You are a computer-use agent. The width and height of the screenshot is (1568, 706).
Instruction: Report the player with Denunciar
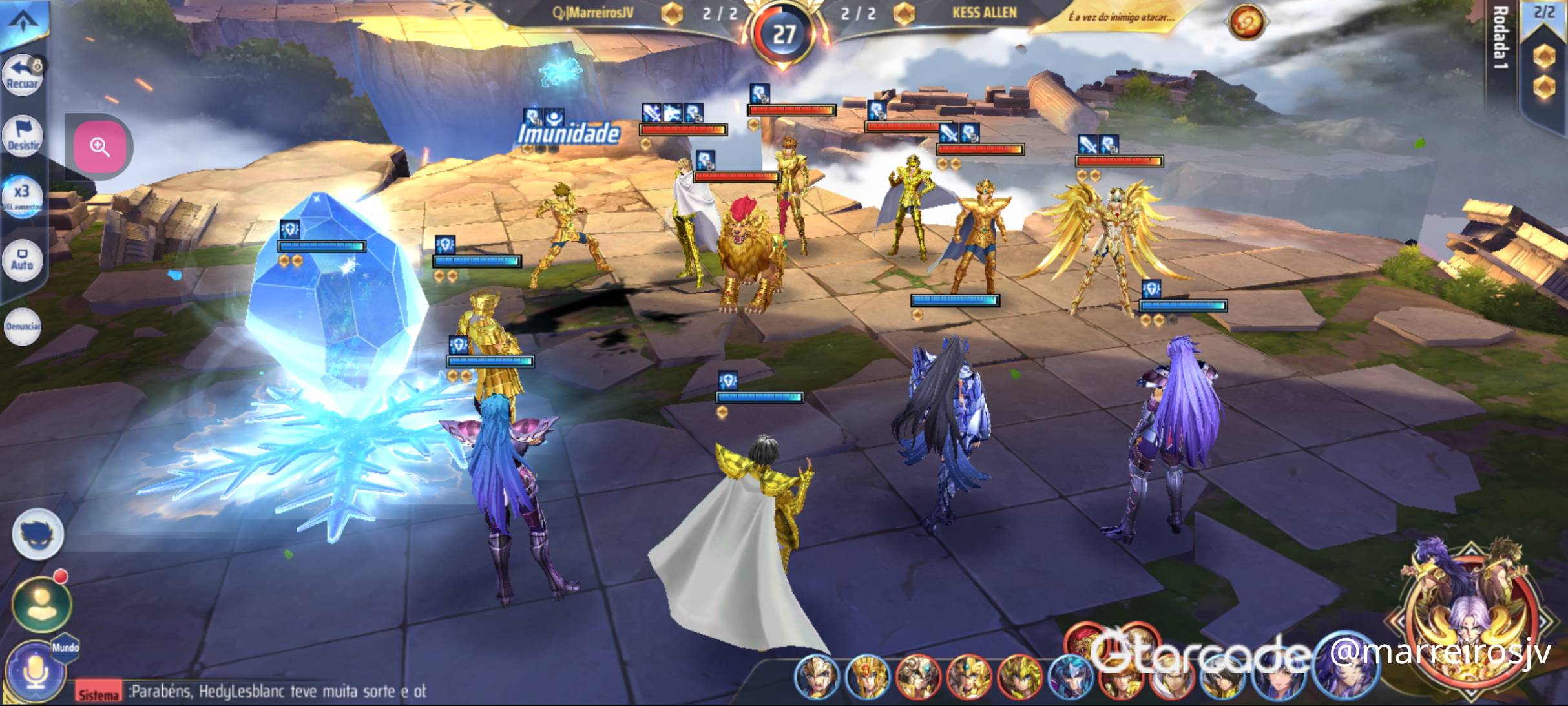(23, 326)
